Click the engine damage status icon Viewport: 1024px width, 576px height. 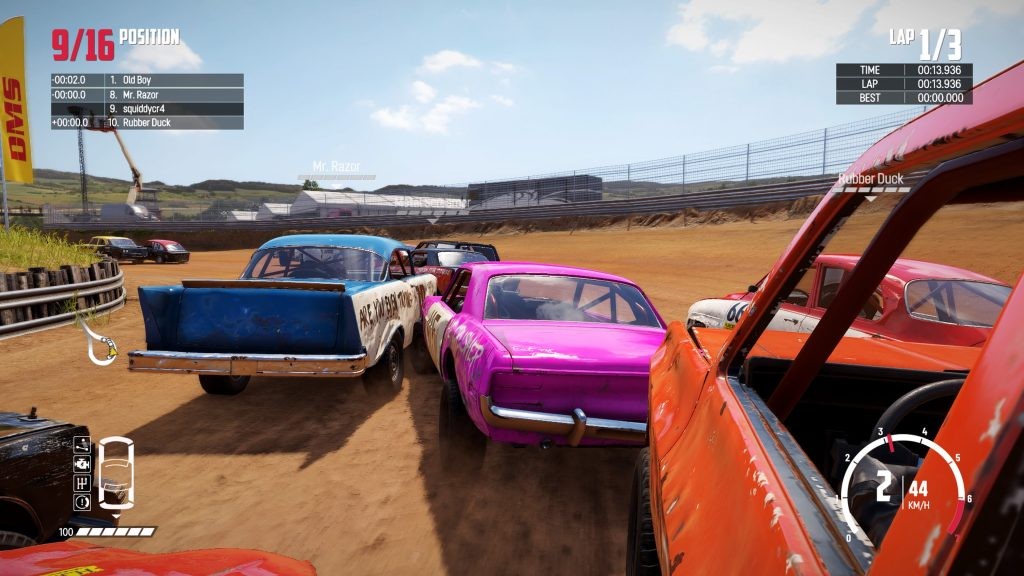pyautogui.click(x=82, y=465)
